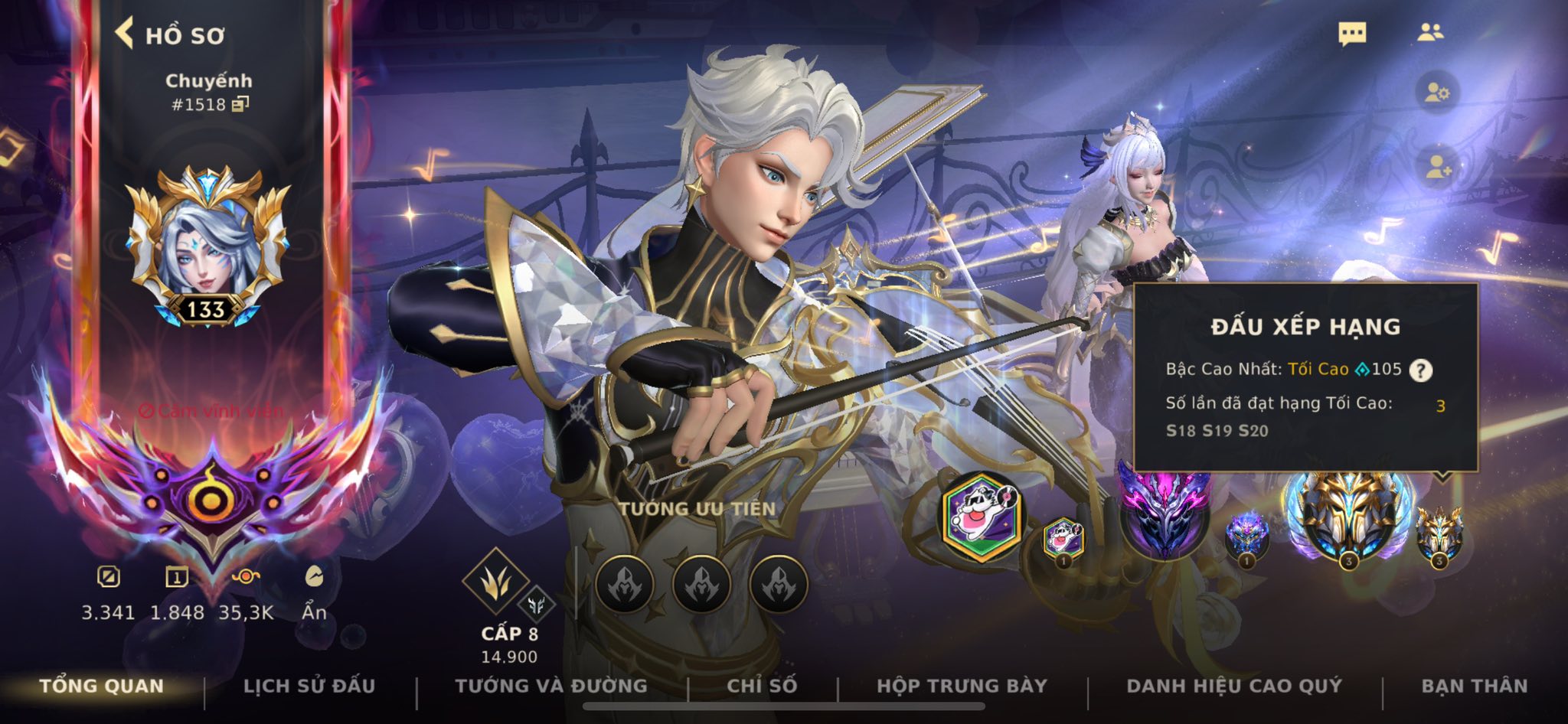The height and width of the screenshot is (724, 1568).
Task: Open the chat speech bubble icon
Action: pyautogui.click(x=1352, y=34)
